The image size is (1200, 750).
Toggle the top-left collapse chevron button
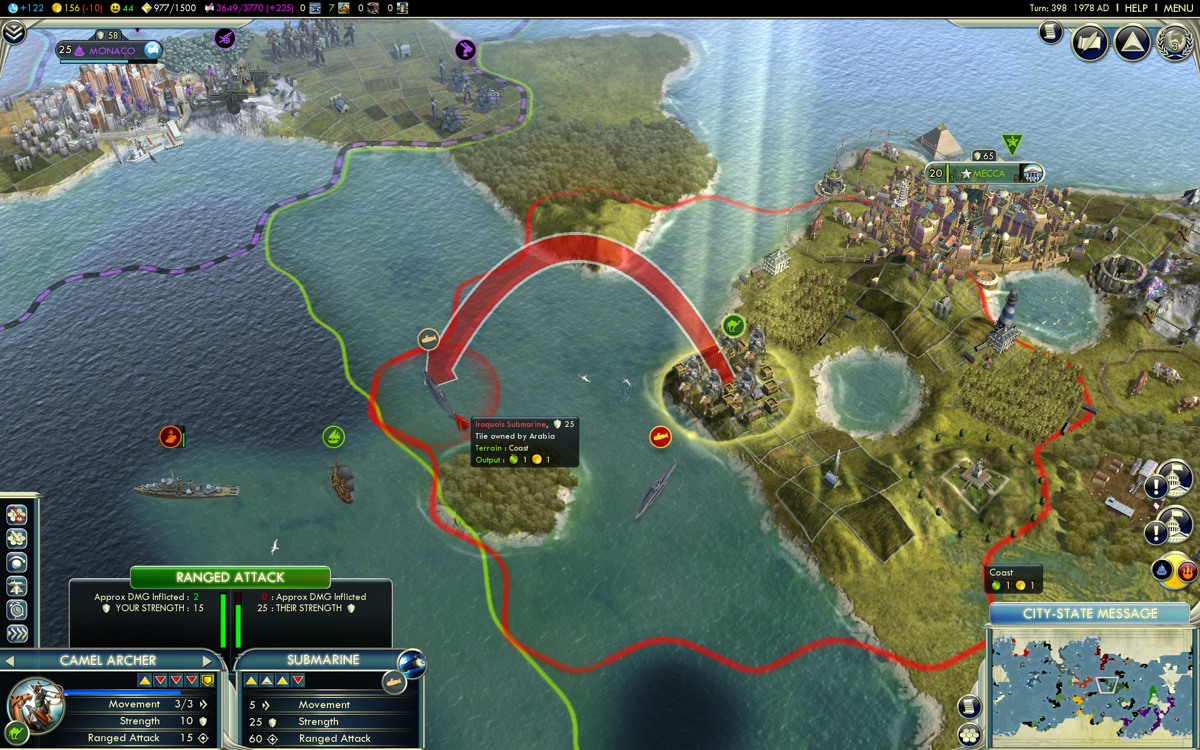13,33
